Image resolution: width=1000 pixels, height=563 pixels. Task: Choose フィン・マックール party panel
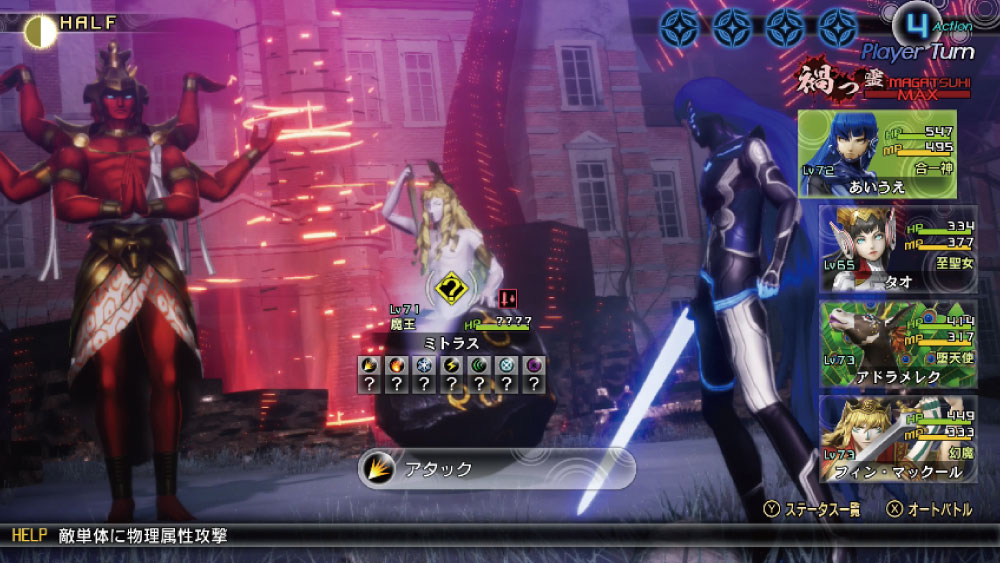point(897,437)
